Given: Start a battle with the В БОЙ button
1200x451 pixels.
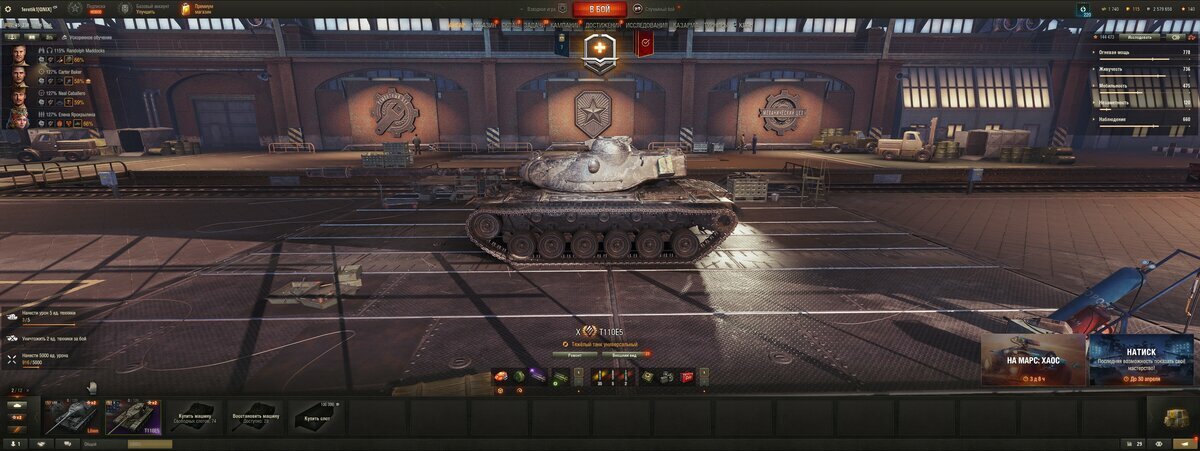Looking at the screenshot, I should 599,8.
